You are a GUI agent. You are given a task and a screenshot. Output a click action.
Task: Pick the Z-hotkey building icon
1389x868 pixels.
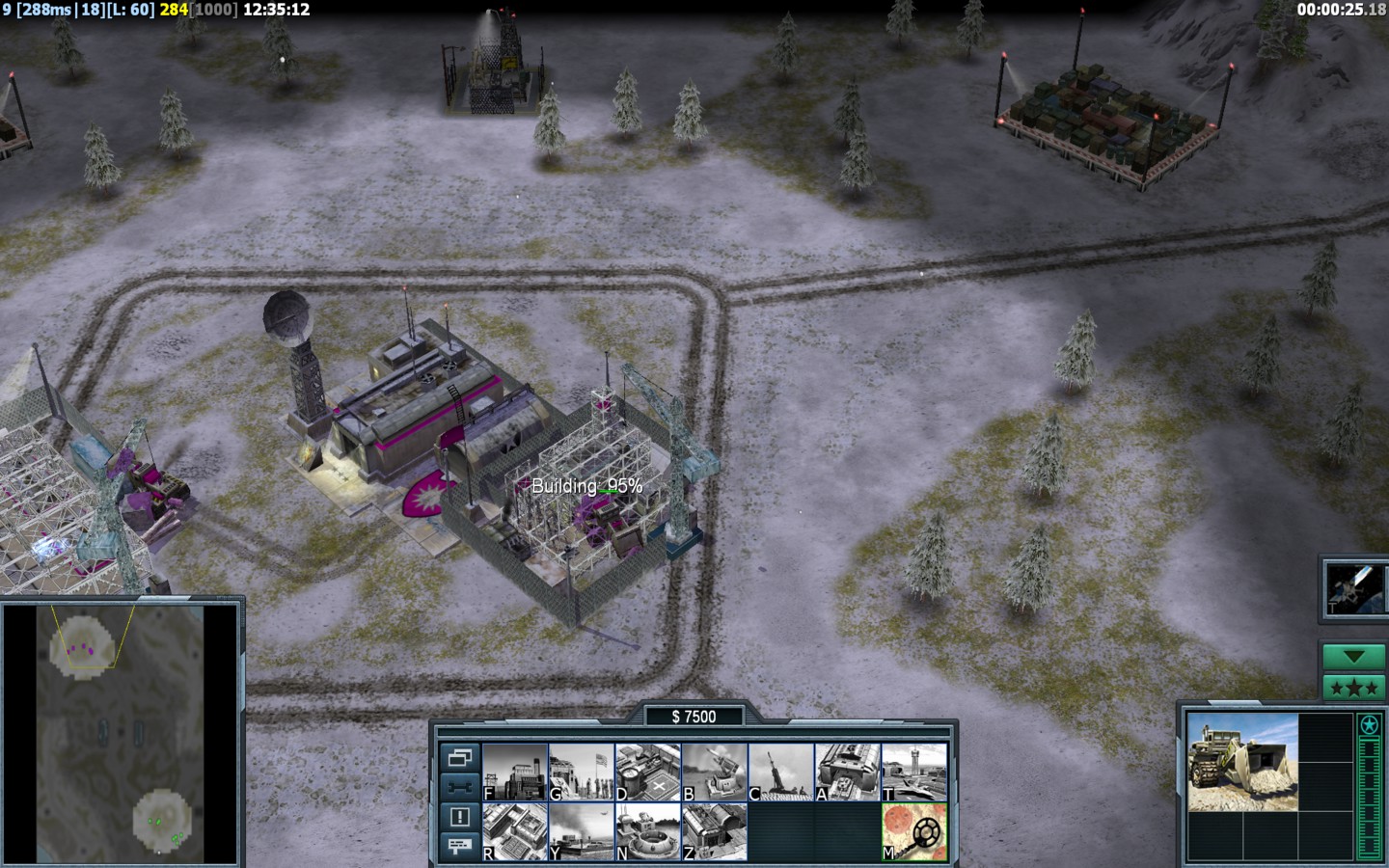[715, 831]
